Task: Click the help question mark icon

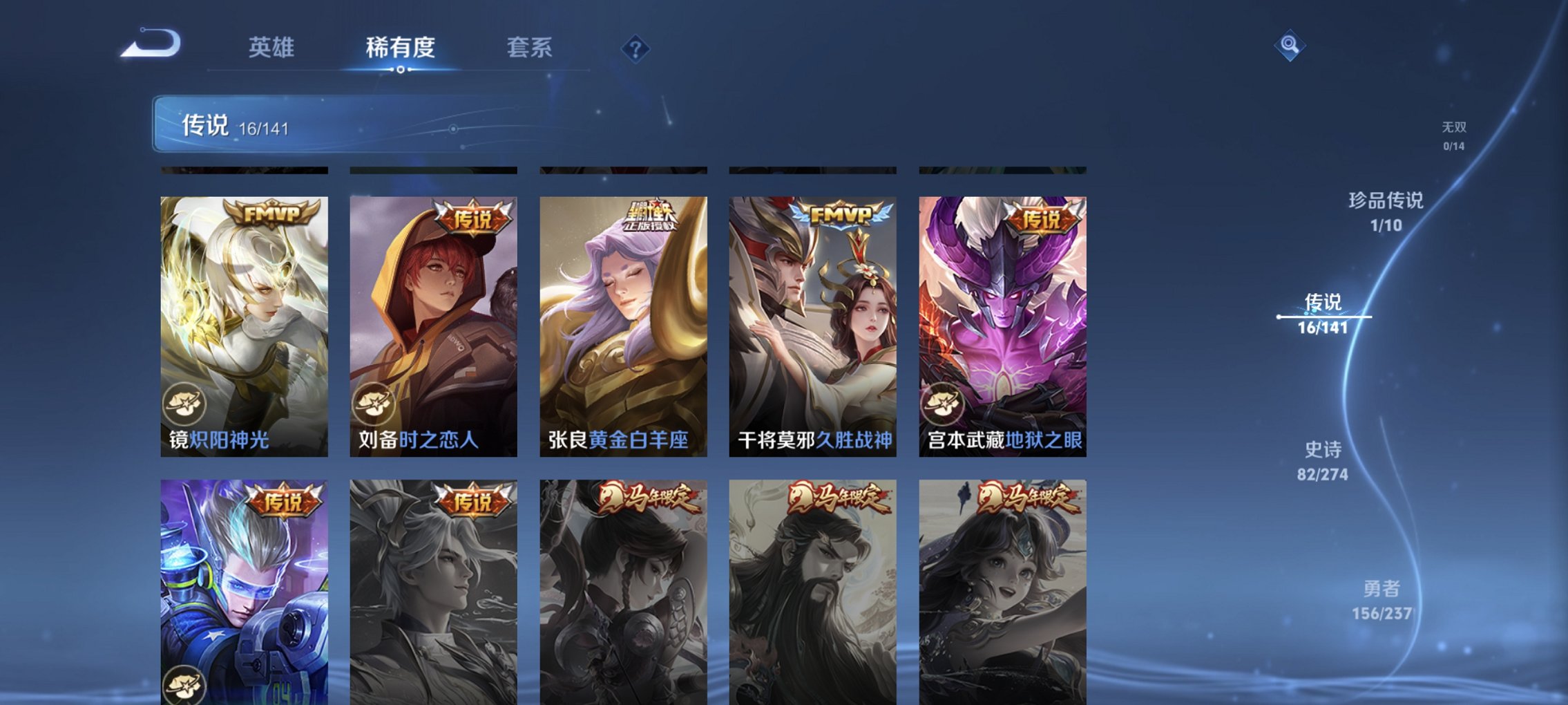Action: tap(636, 48)
